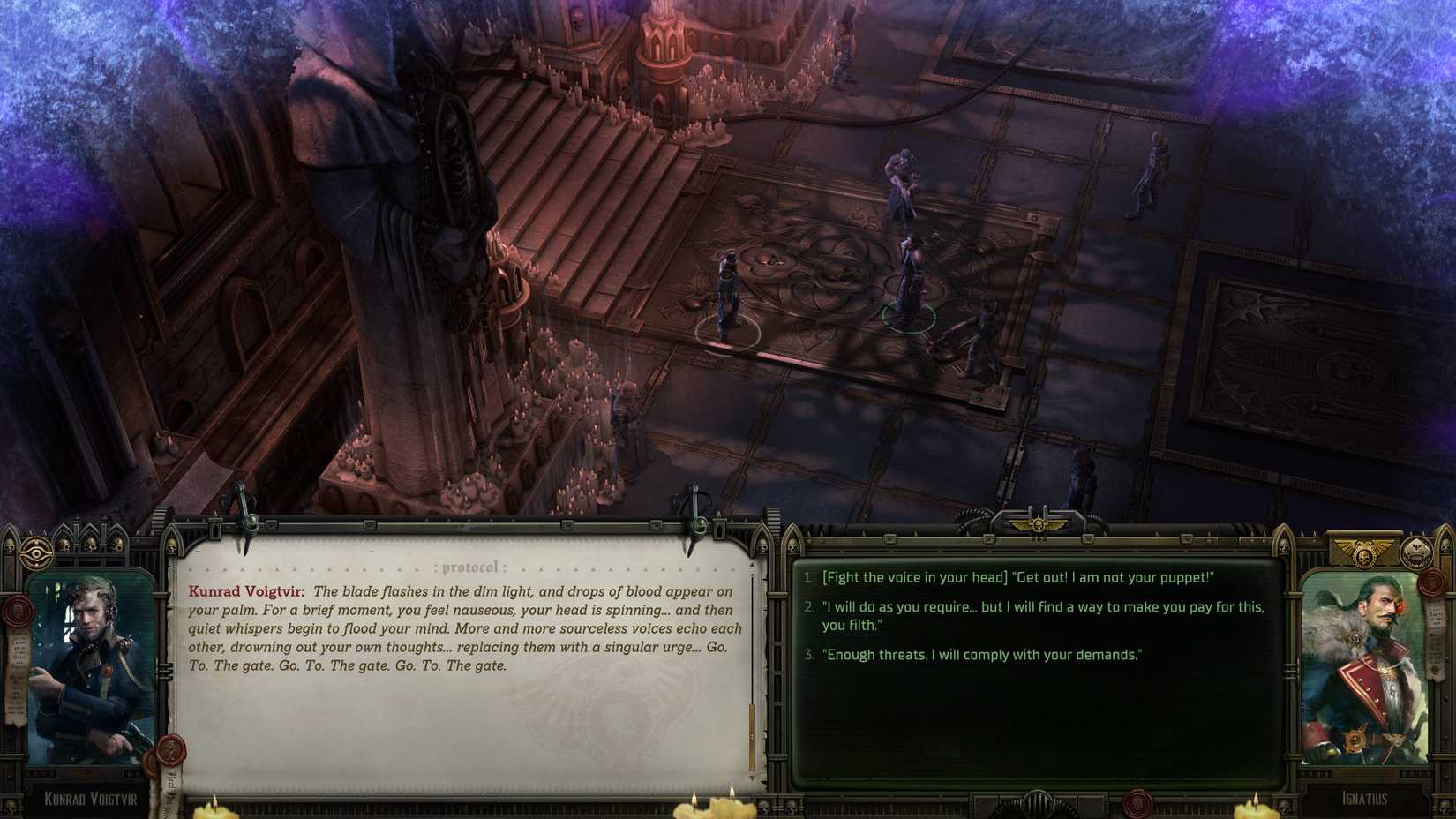Pick 'Enough threats. I will comply' reply
The height and width of the screenshot is (819, 1456).
(982, 655)
